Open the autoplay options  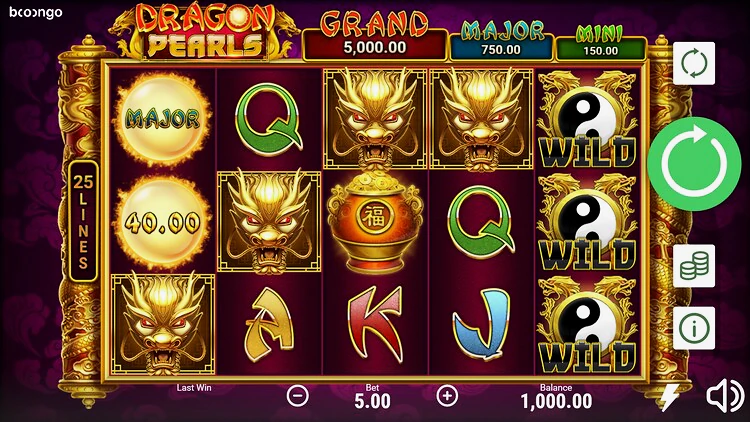[694, 63]
